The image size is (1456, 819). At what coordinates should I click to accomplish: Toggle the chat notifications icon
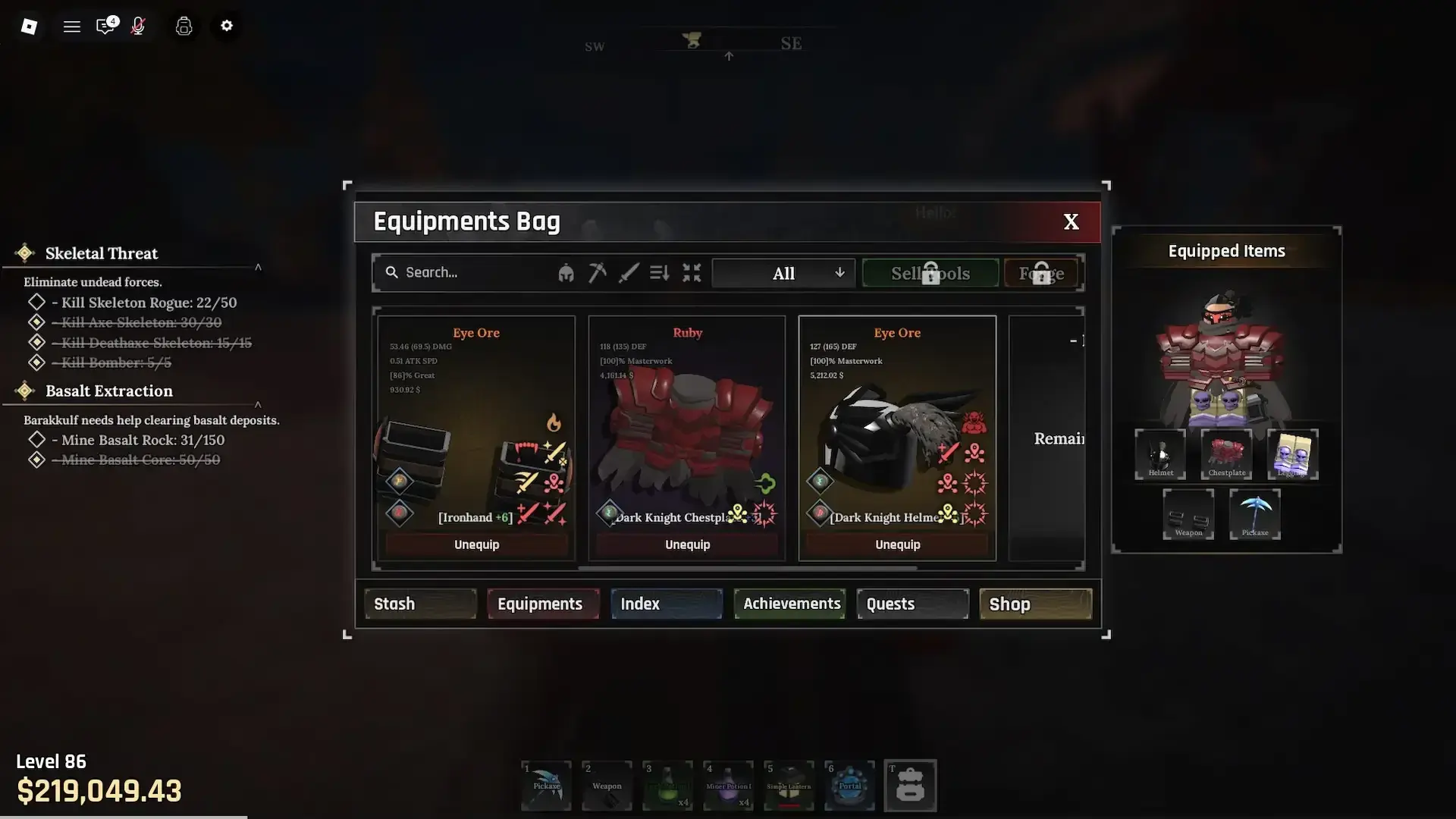pos(105,26)
